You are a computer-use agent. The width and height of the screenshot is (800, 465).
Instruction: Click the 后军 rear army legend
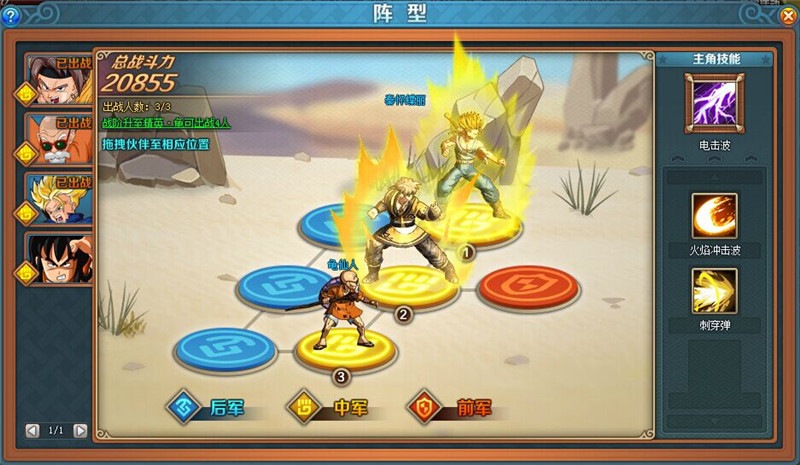point(208,407)
